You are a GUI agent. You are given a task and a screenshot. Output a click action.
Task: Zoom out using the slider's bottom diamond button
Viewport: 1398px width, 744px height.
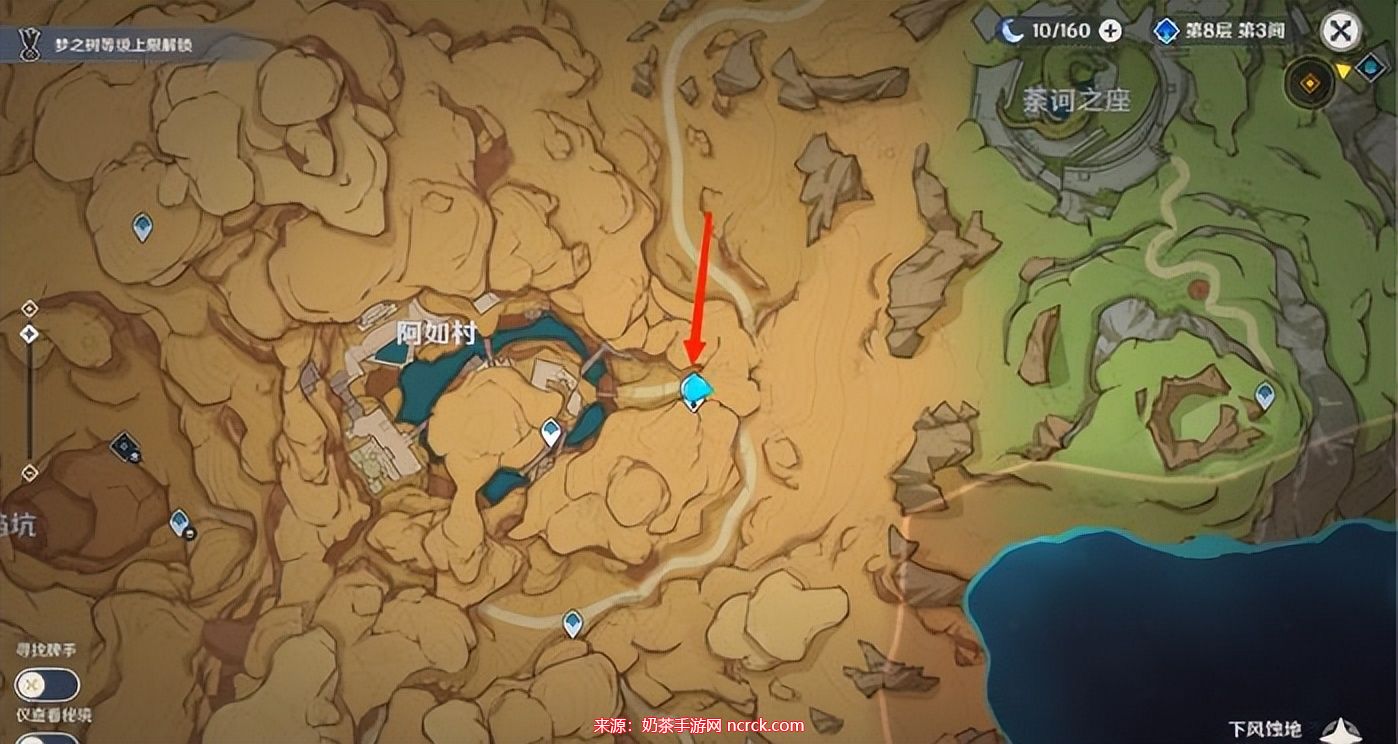pos(30,472)
